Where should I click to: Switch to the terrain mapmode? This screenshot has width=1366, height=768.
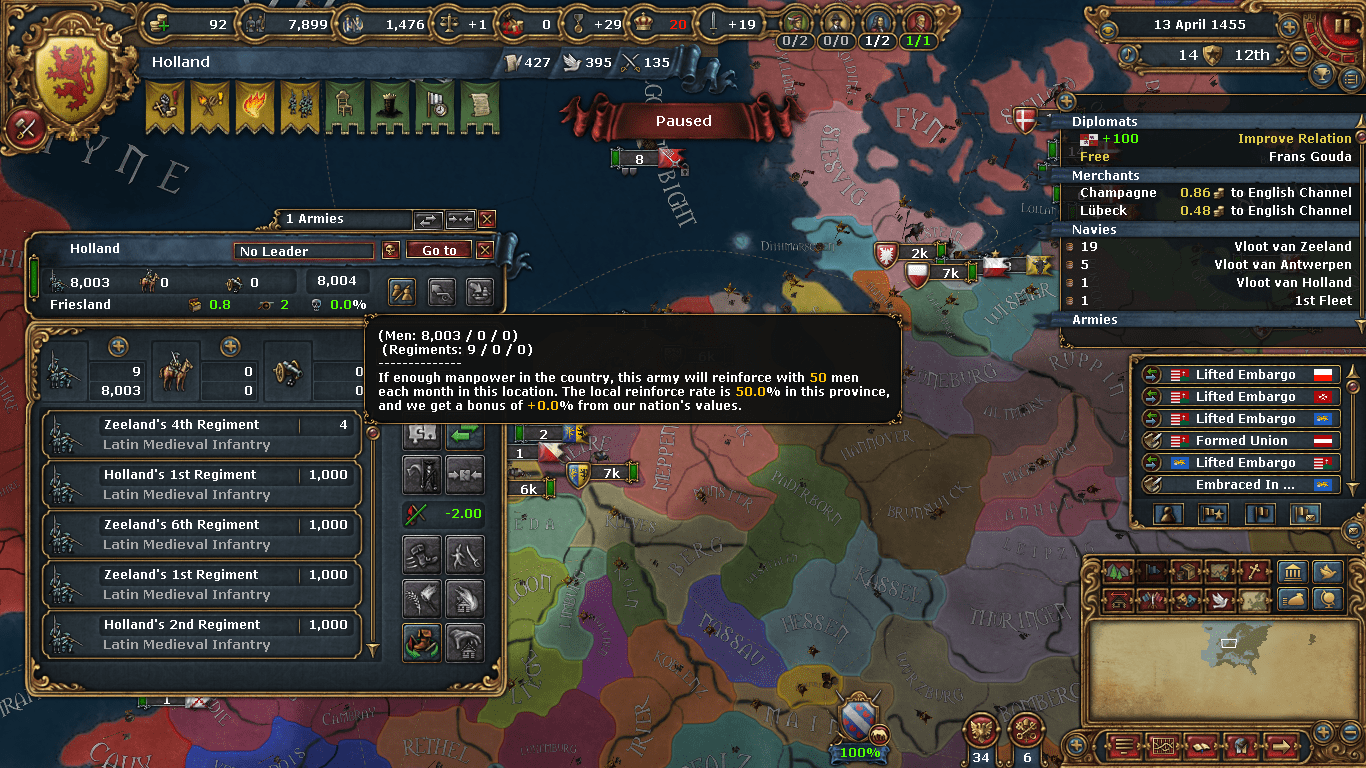(x=1116, y=573)
